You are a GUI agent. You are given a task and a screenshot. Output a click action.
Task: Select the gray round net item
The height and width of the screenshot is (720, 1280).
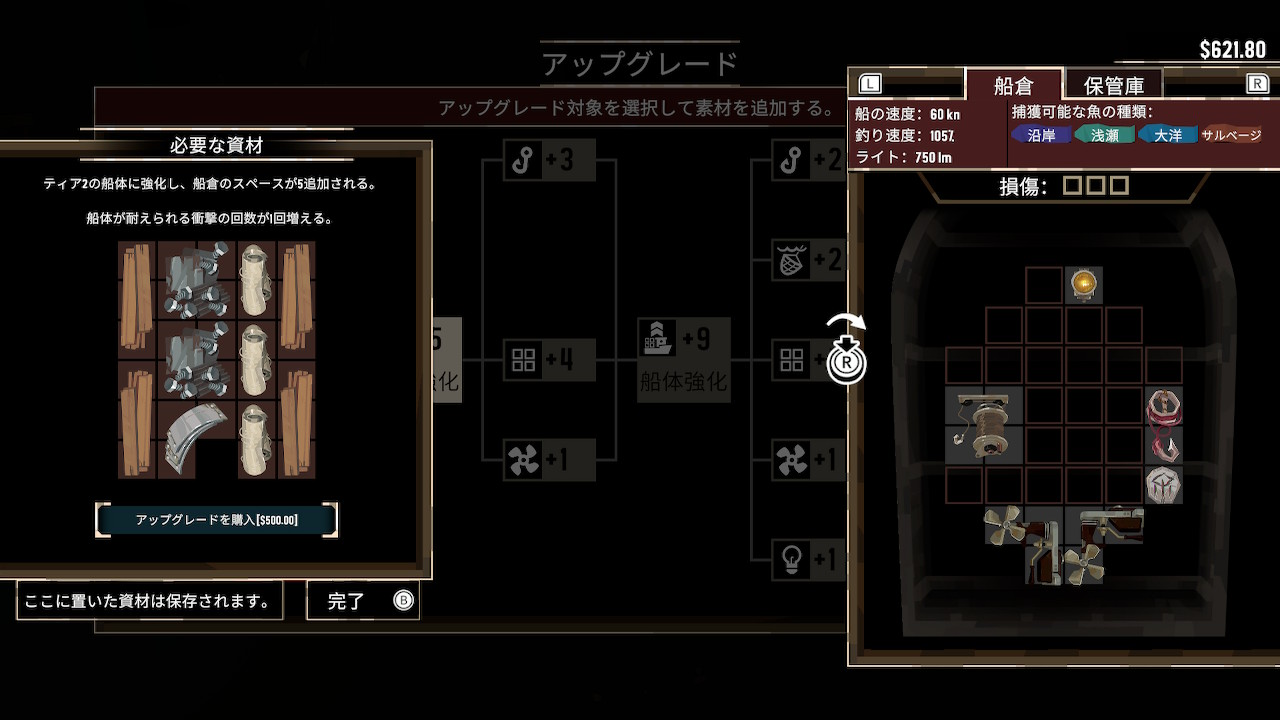pyautogui.click(x=1164, y=485)
